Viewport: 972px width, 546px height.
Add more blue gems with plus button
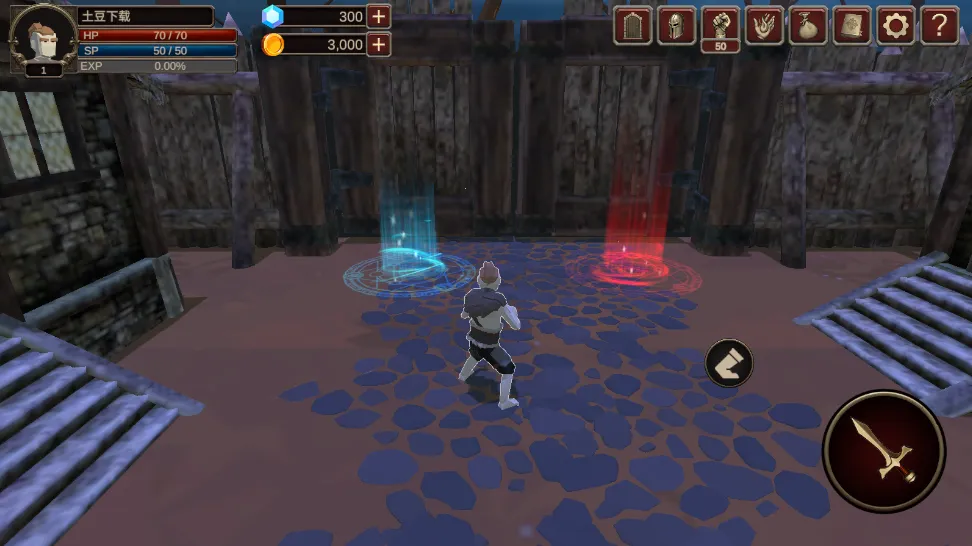(x=378, y=16)
